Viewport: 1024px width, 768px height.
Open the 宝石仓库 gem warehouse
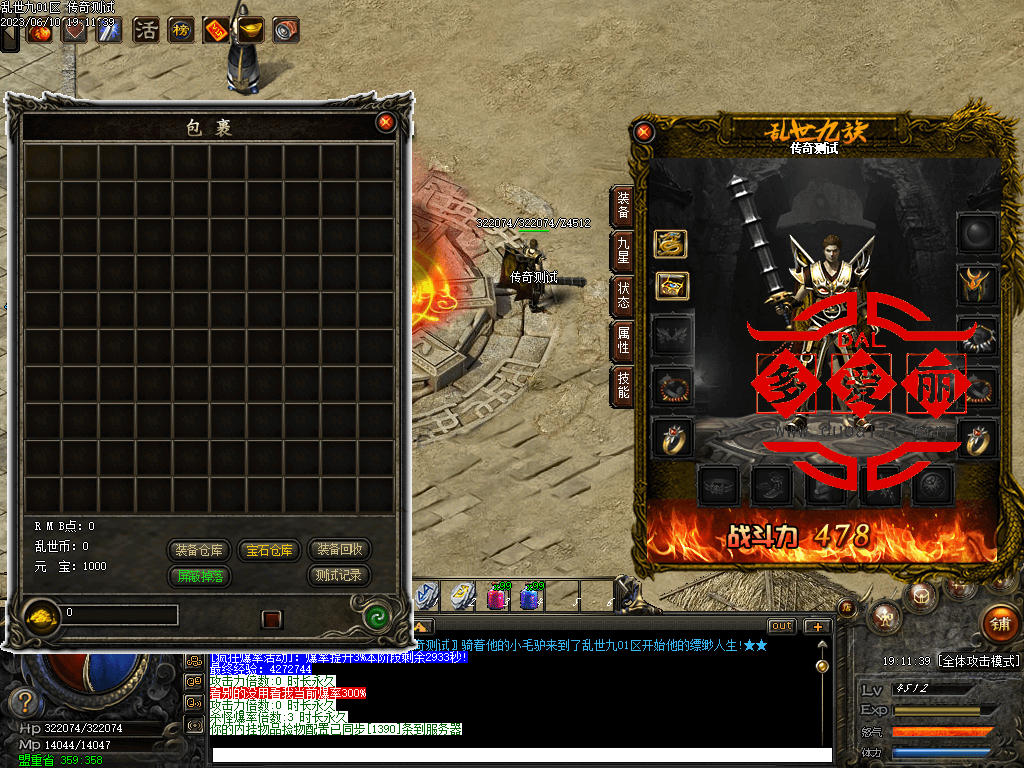pos(270,550)
